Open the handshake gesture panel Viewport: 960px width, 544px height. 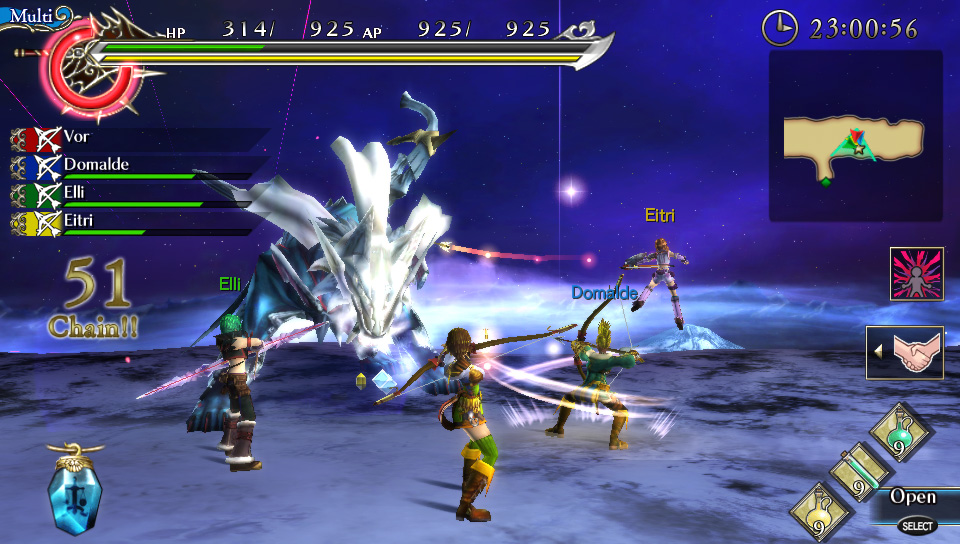coord(907,352)
